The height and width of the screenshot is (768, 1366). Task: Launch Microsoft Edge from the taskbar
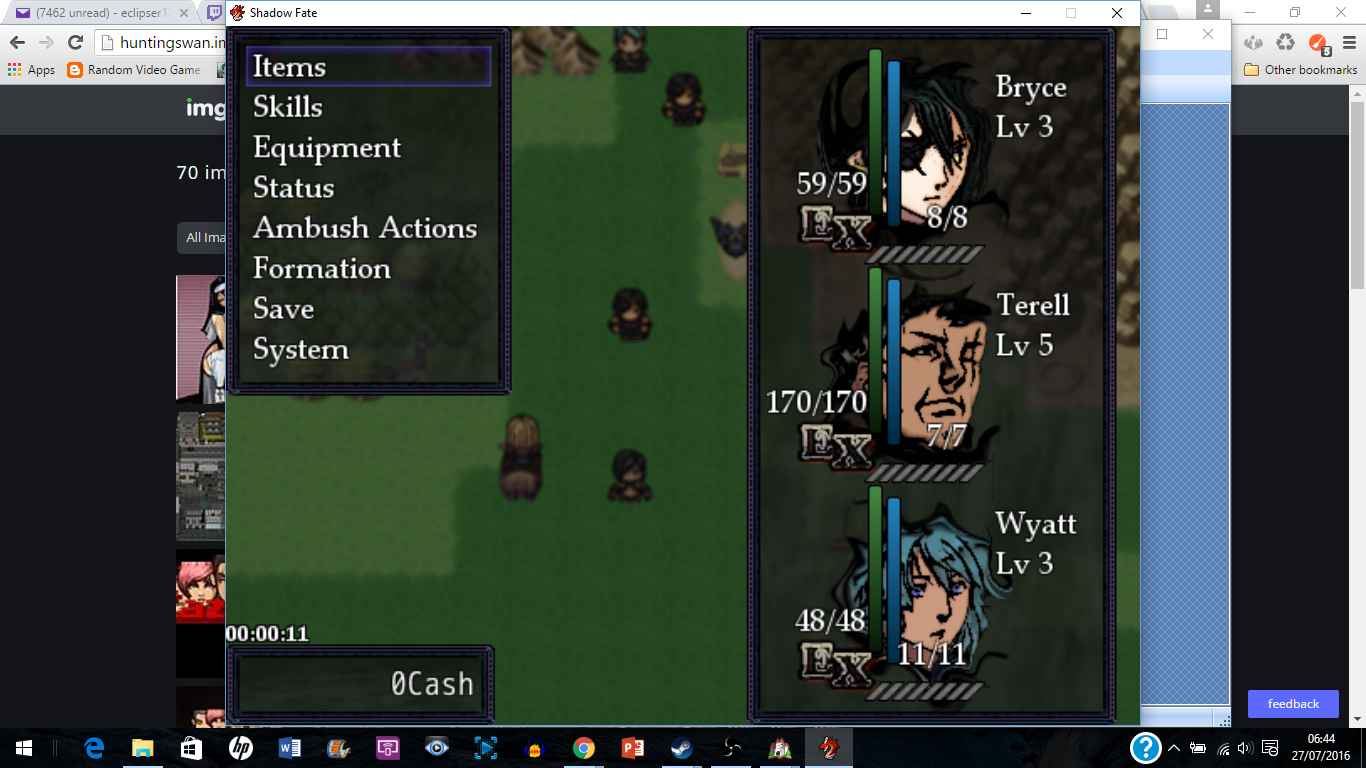(94, 747)
